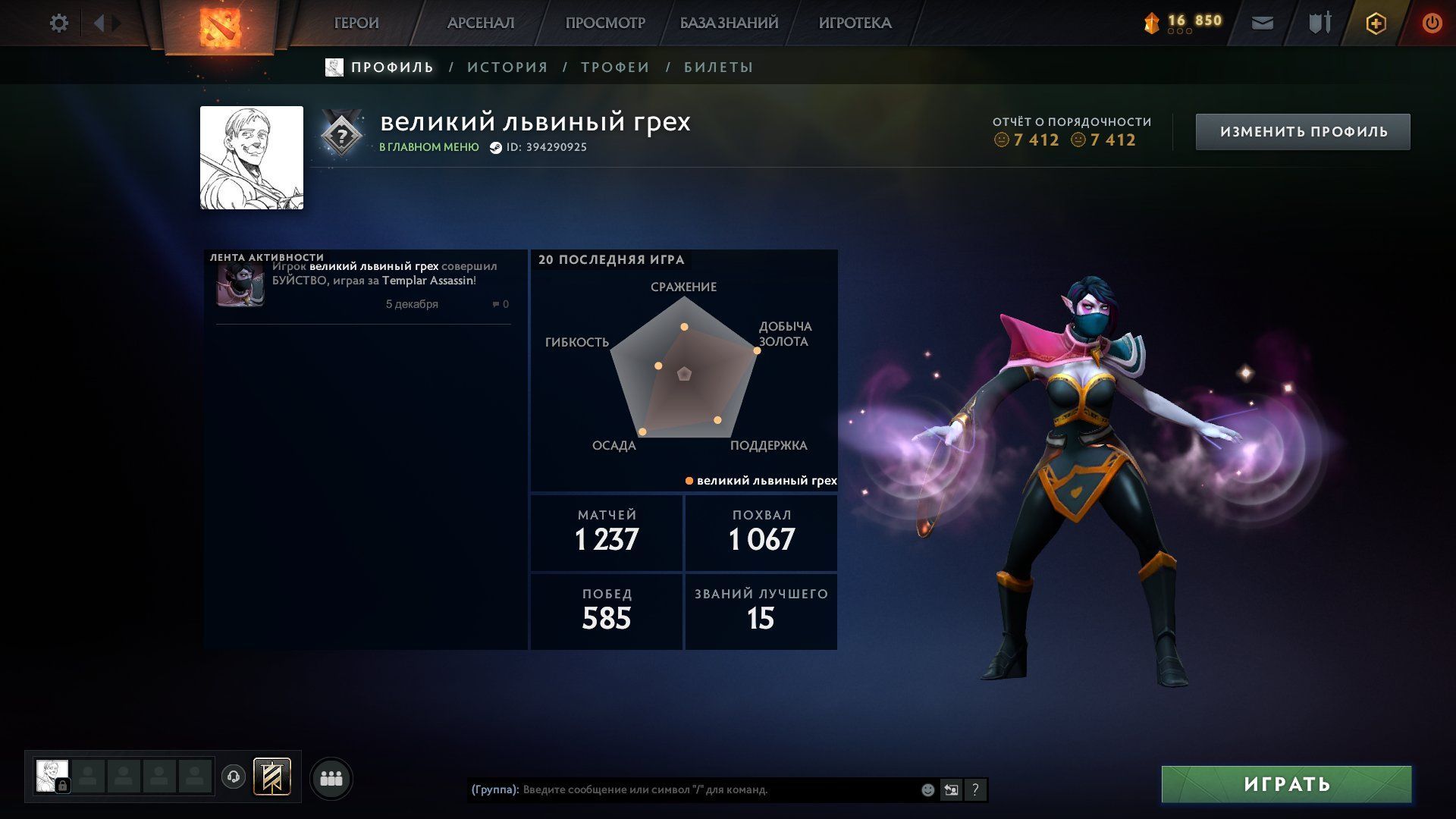This screenshot has width=1456, height=819.
Task: Switch to the ТРОФЕИ tab
Action: pyautogui.click(x=615, y=67)
